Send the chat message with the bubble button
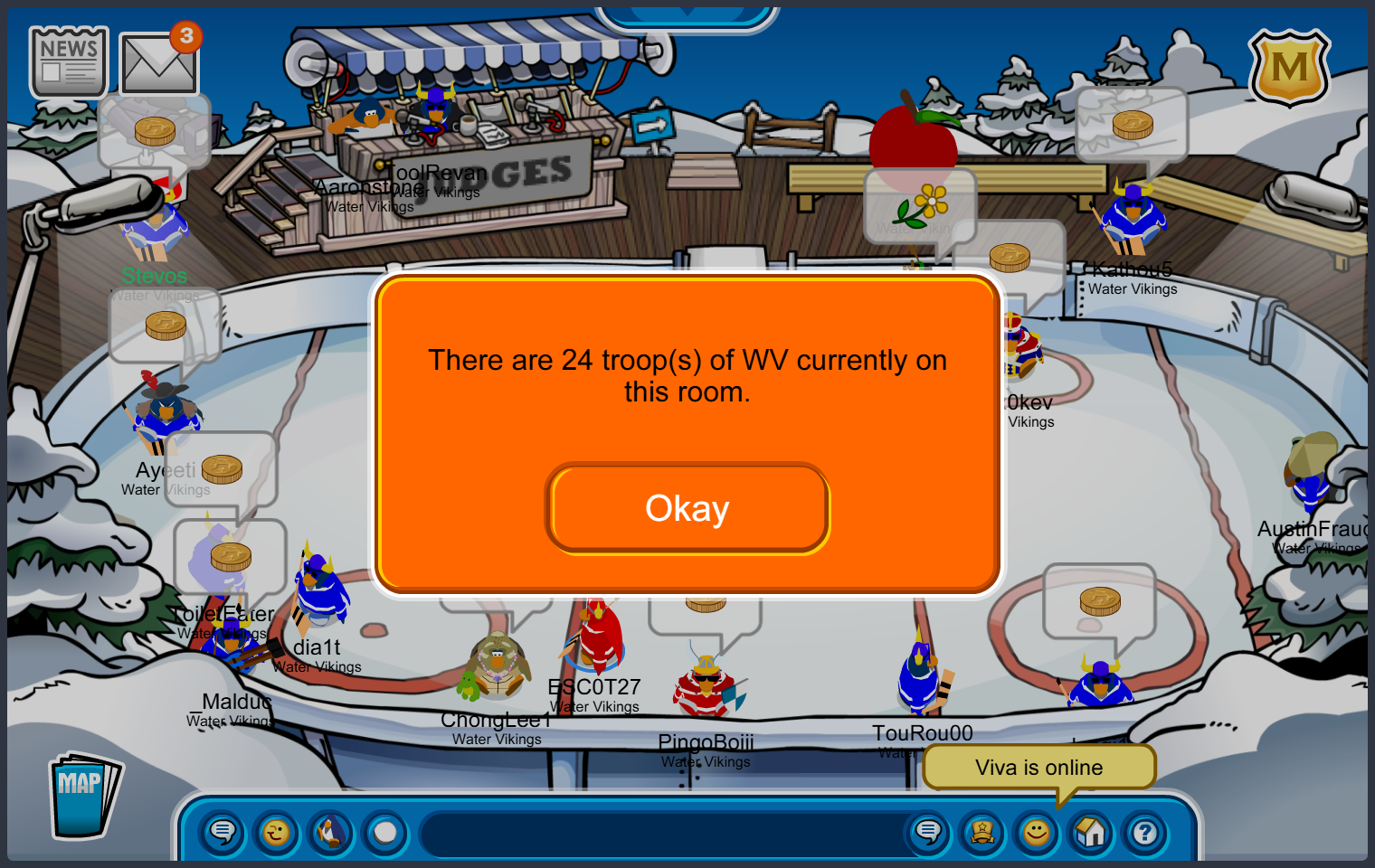Viewport: 1375px width, 868px height. (928, 832)
